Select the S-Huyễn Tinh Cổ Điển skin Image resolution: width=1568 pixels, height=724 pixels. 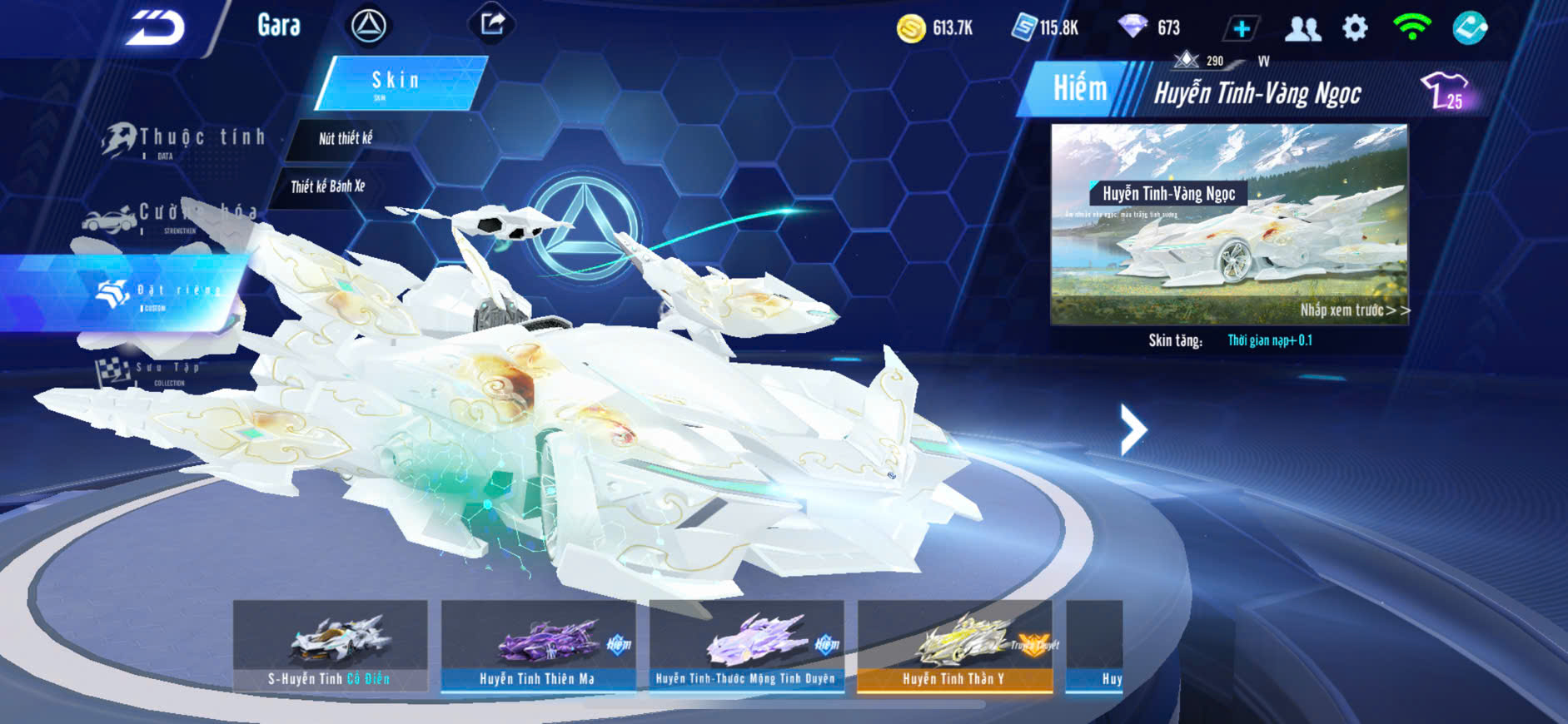[330, 646]
